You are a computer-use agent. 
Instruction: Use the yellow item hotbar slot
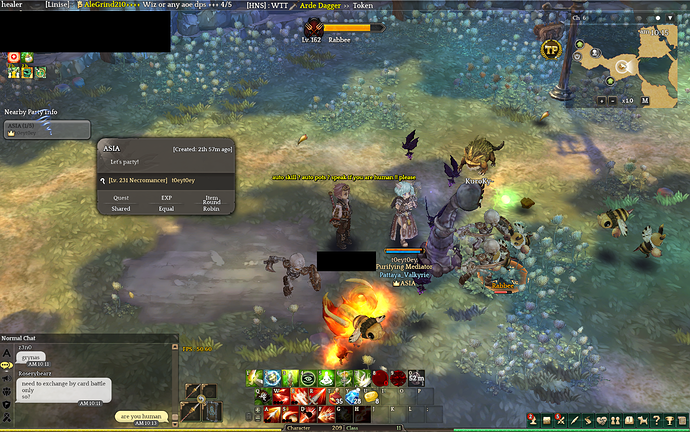pos(370,396)
